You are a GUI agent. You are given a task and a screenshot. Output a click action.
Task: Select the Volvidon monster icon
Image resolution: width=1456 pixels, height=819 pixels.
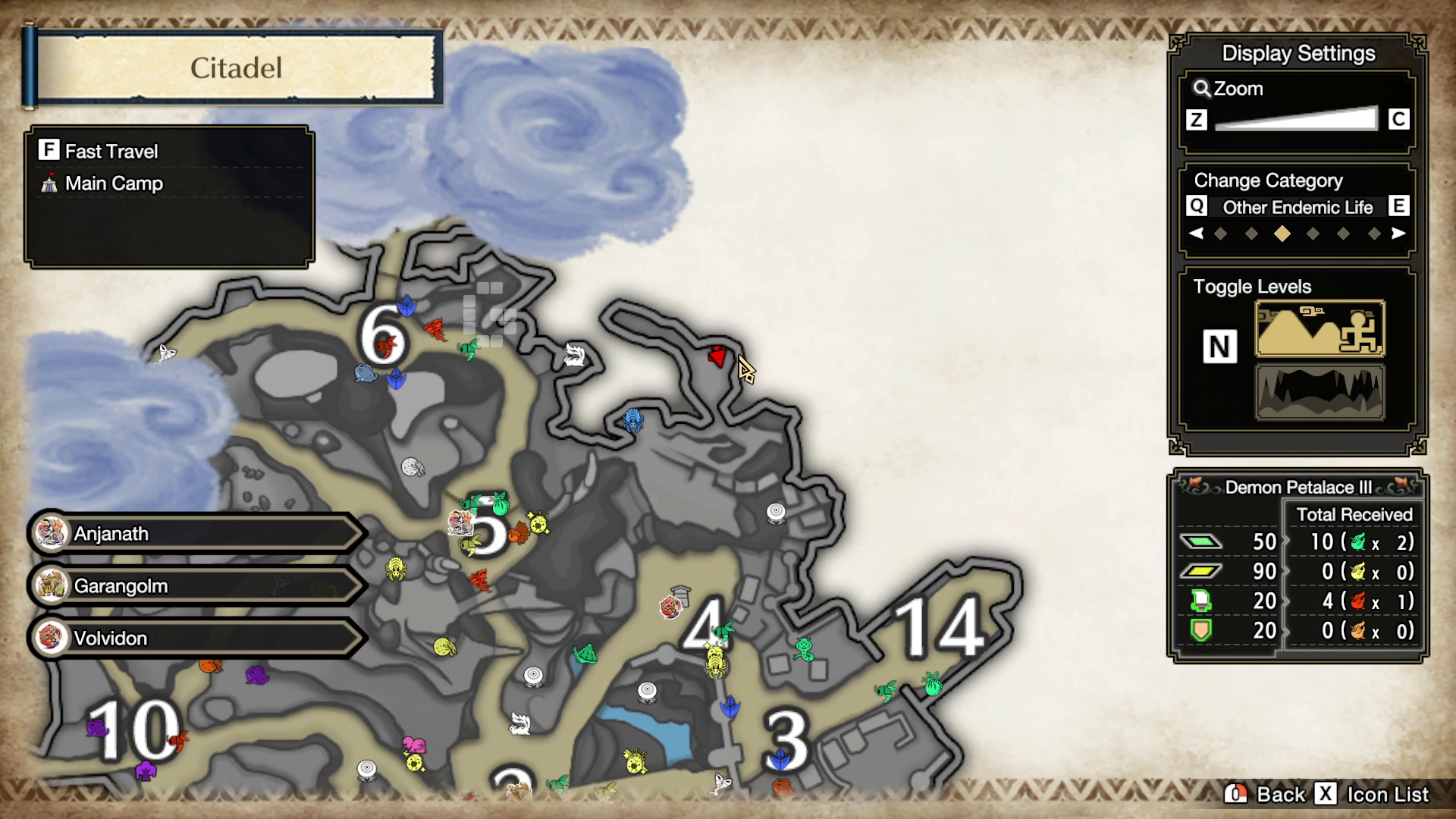[x=50, y=638]
